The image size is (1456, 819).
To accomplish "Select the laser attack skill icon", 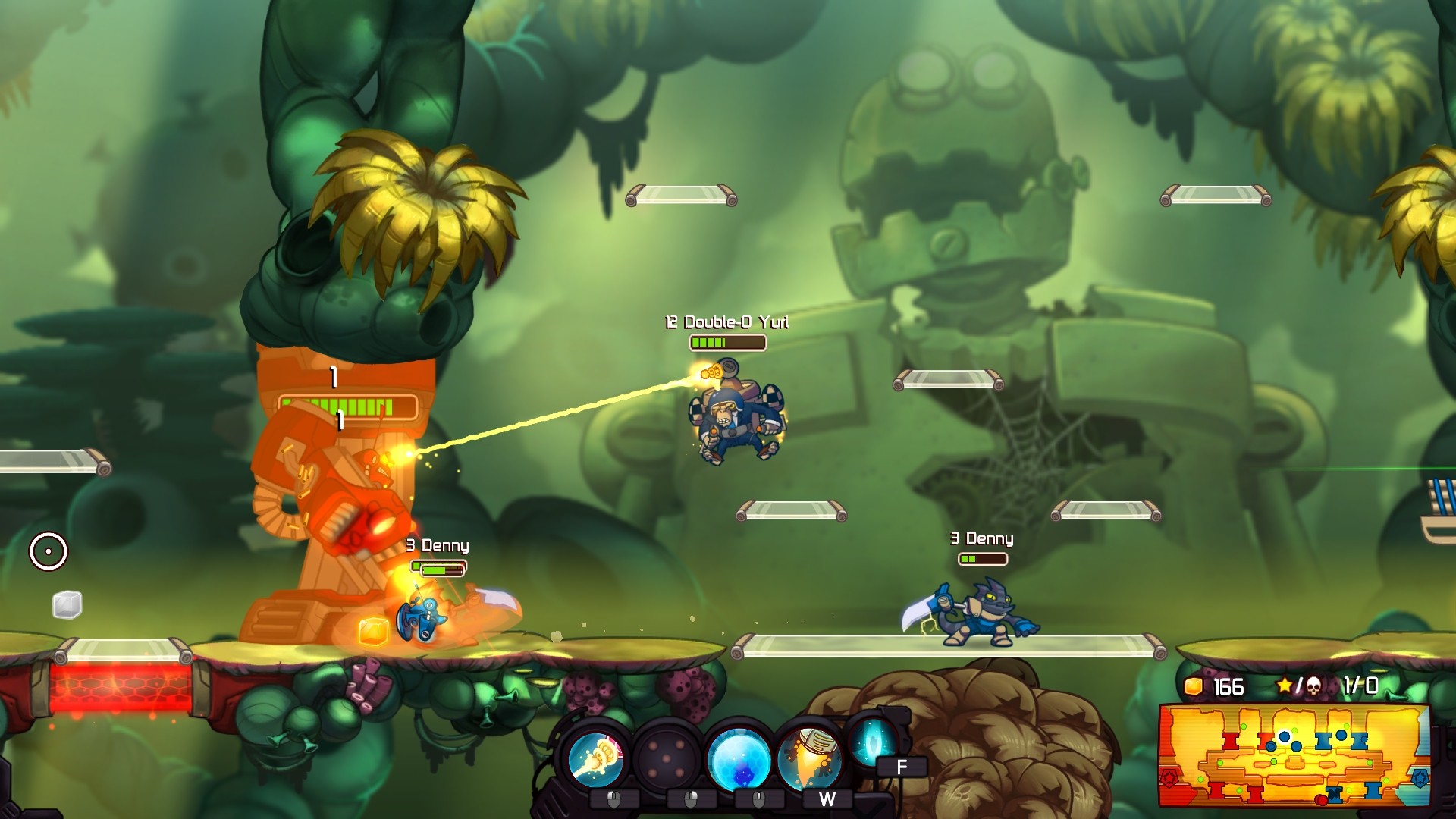I will click(x=595, y=758).
